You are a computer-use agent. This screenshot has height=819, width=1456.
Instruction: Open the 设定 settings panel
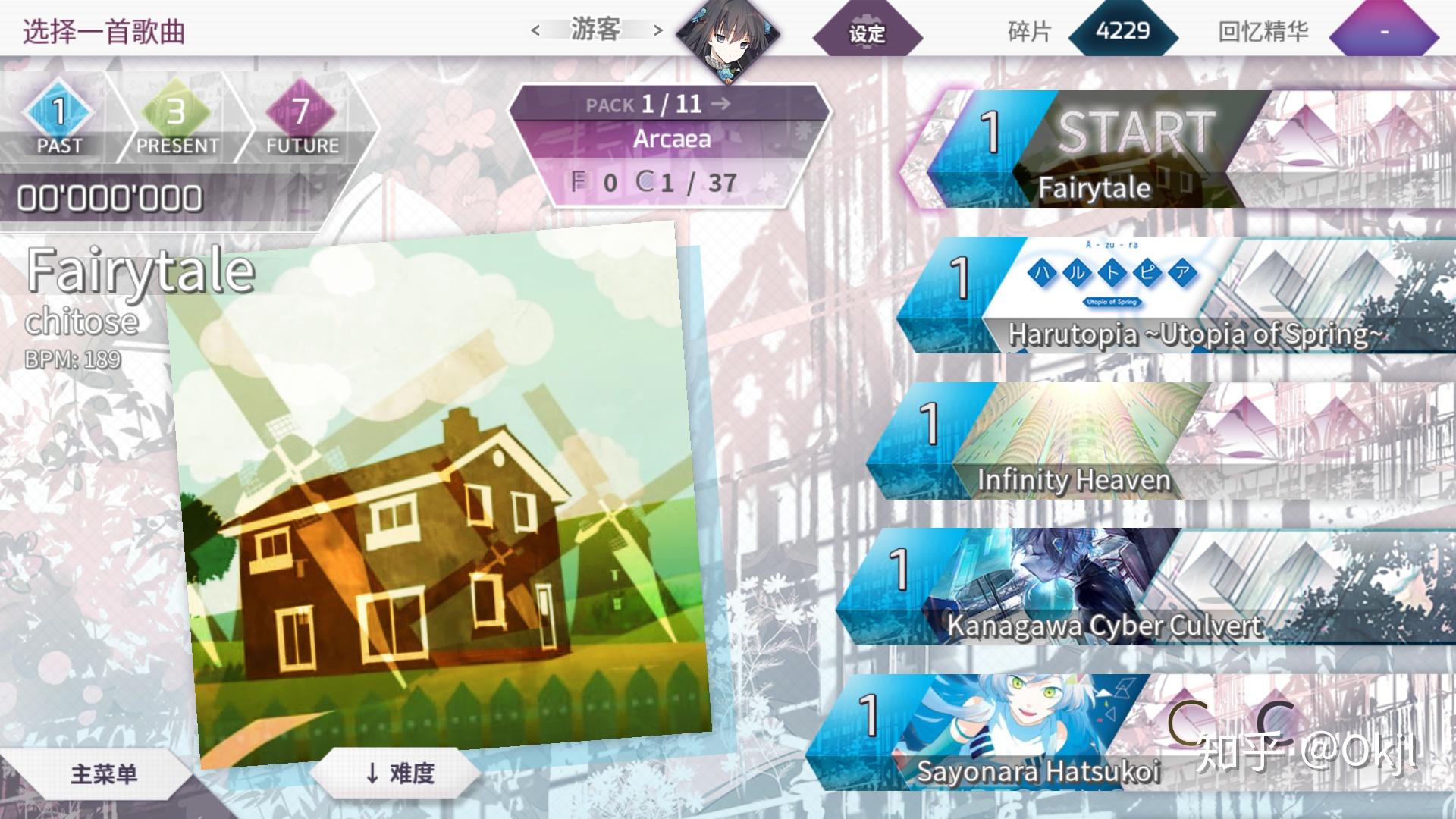click(865, 34)
